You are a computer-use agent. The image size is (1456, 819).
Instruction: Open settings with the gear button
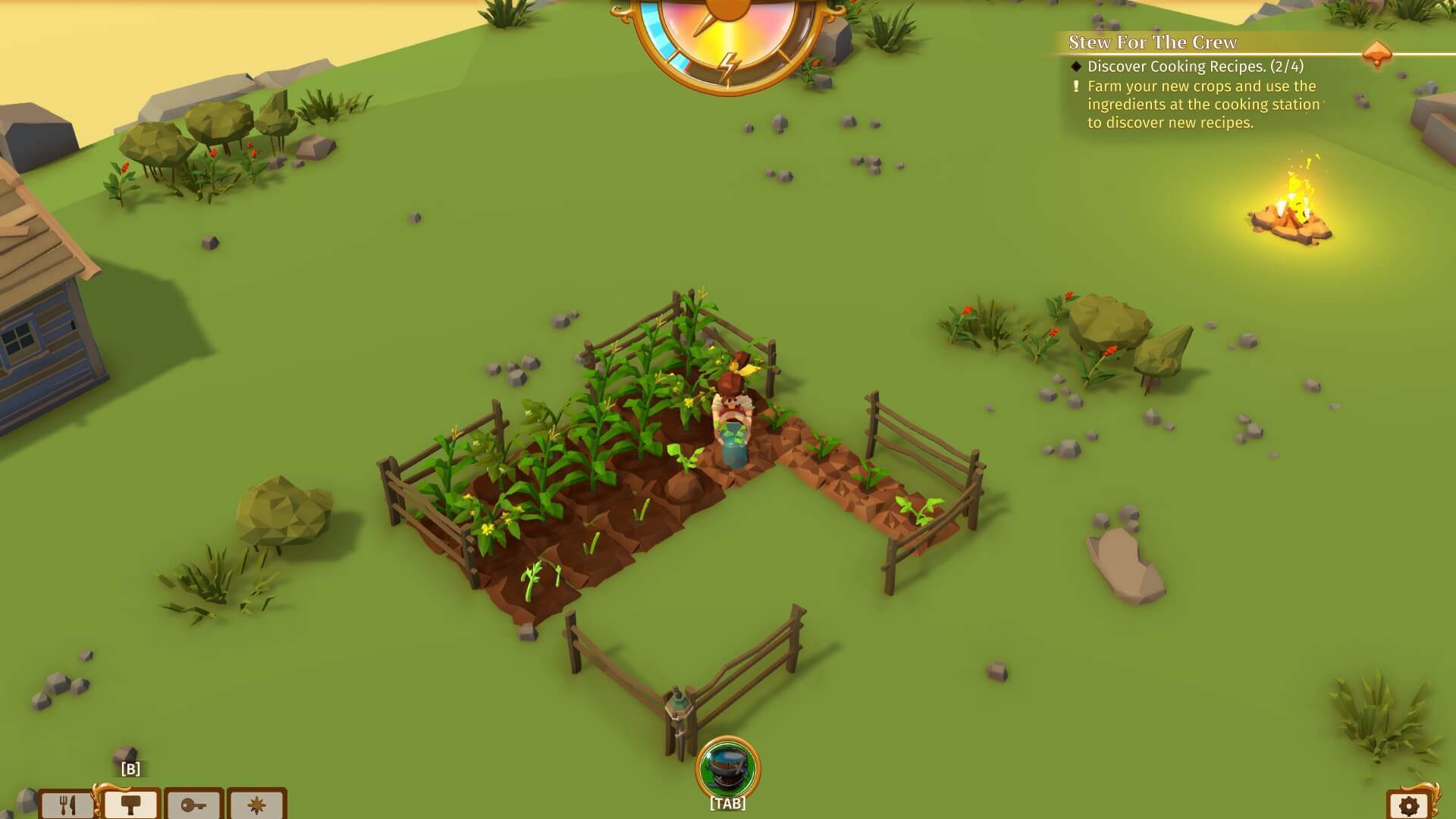pyautogui.click(x=1409, y=805)
